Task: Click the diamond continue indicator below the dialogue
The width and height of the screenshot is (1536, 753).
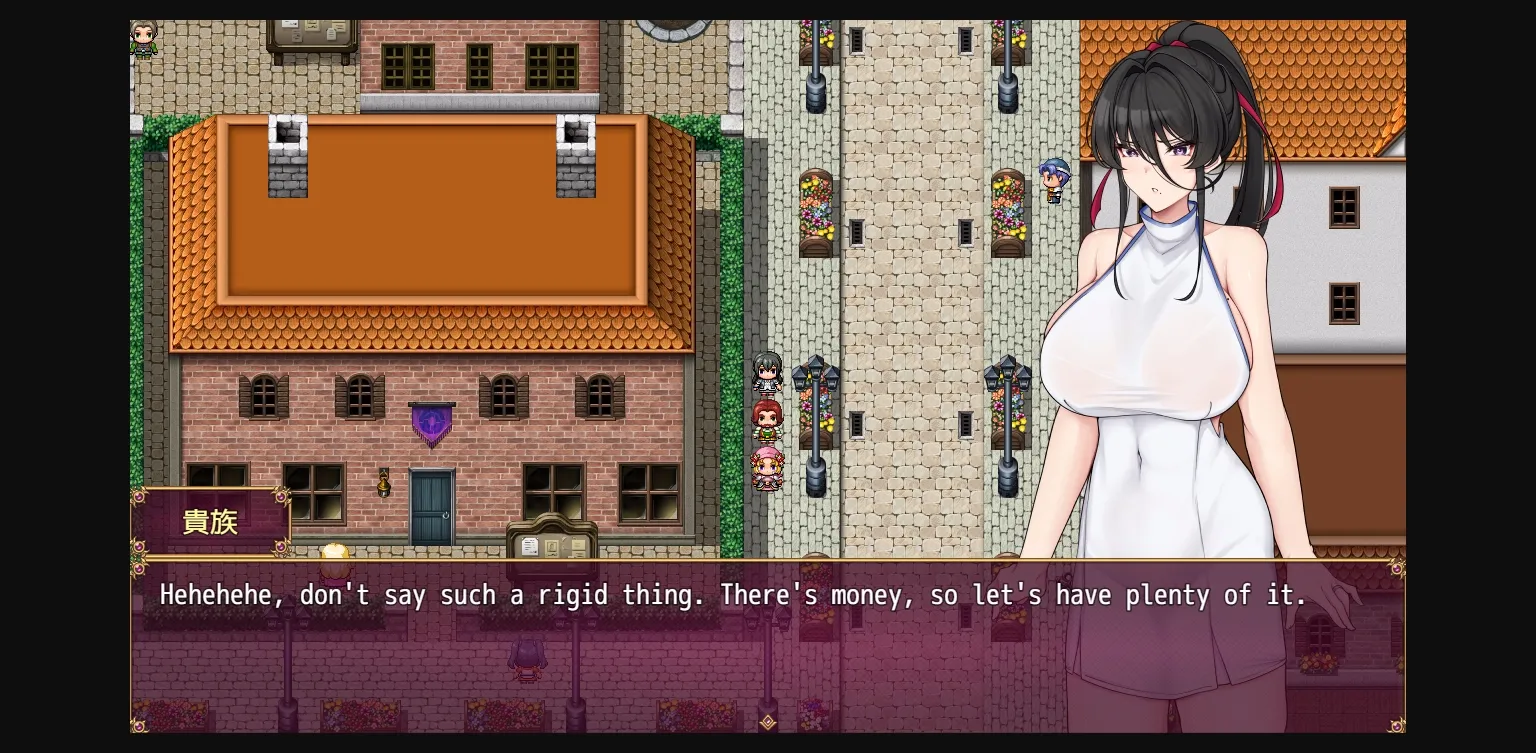Action: [768, 722]
